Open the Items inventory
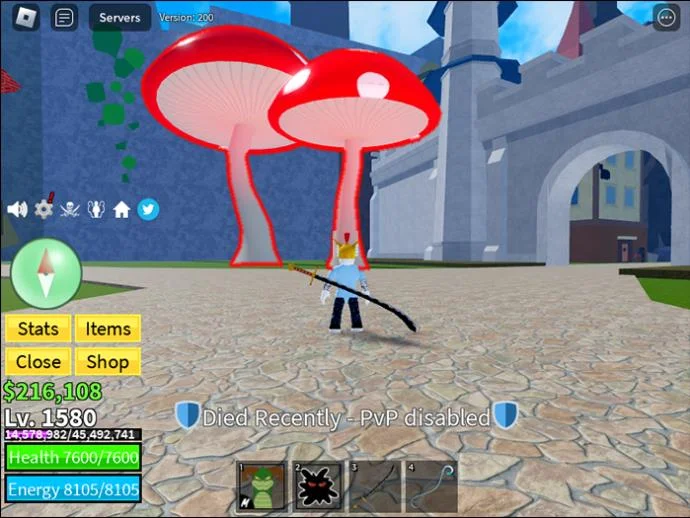 point(108,328)
